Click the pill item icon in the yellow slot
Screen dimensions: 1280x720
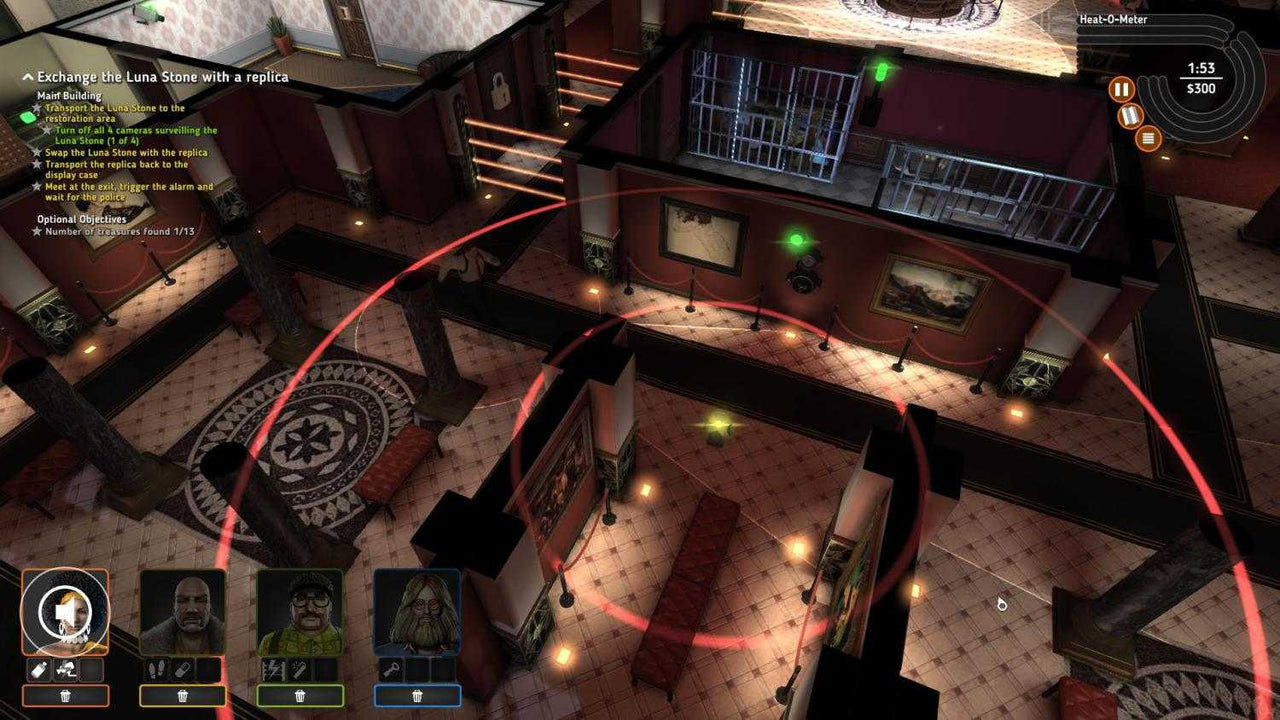click(x=181, y=668)
